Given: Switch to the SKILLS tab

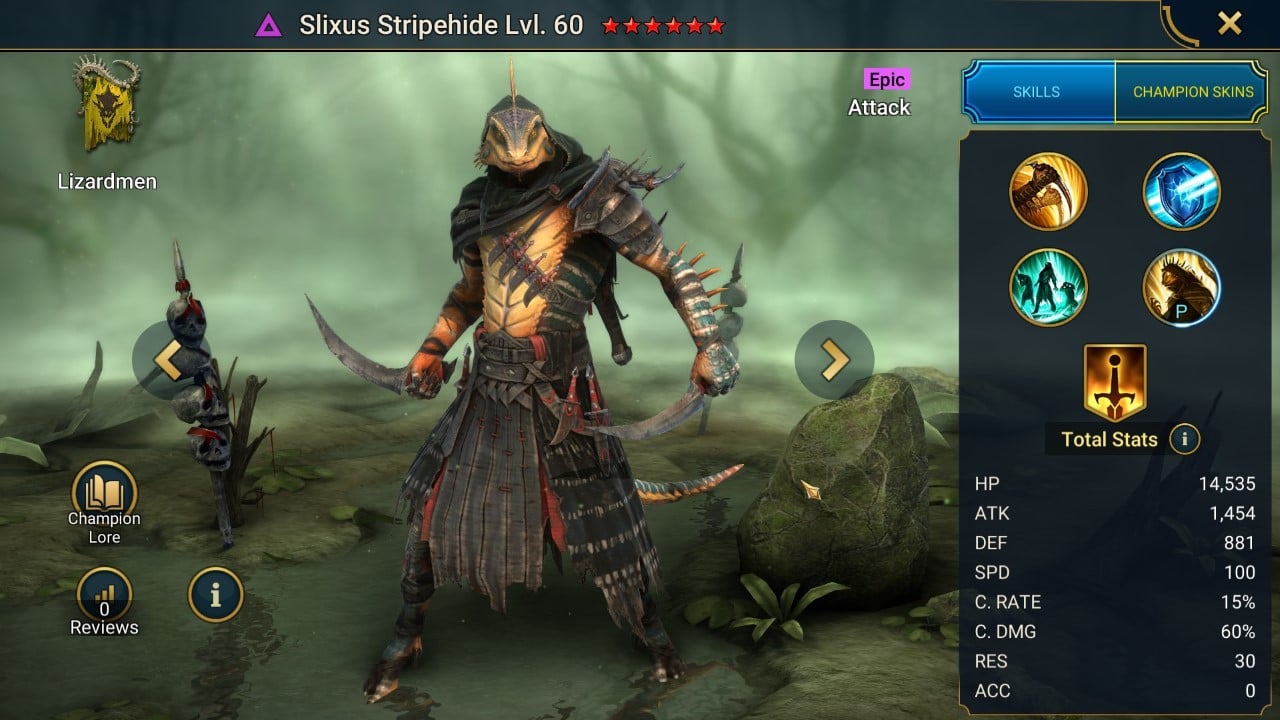Looking at the screenshot, I should 1038,91.
